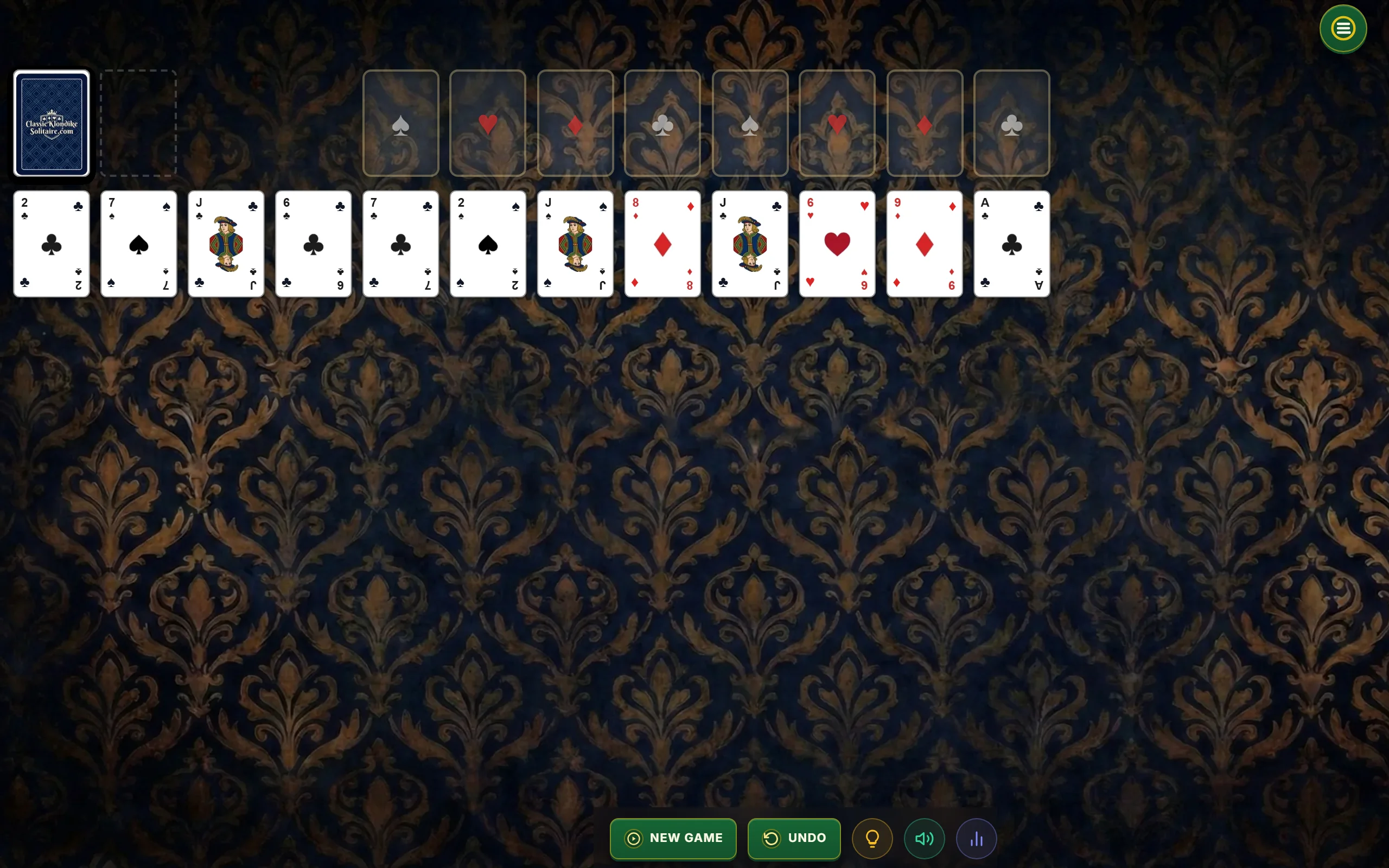Start a New Game
The width and height of the screenshot is (1389, 868).
pyautogui.click(x=673, y=838)
